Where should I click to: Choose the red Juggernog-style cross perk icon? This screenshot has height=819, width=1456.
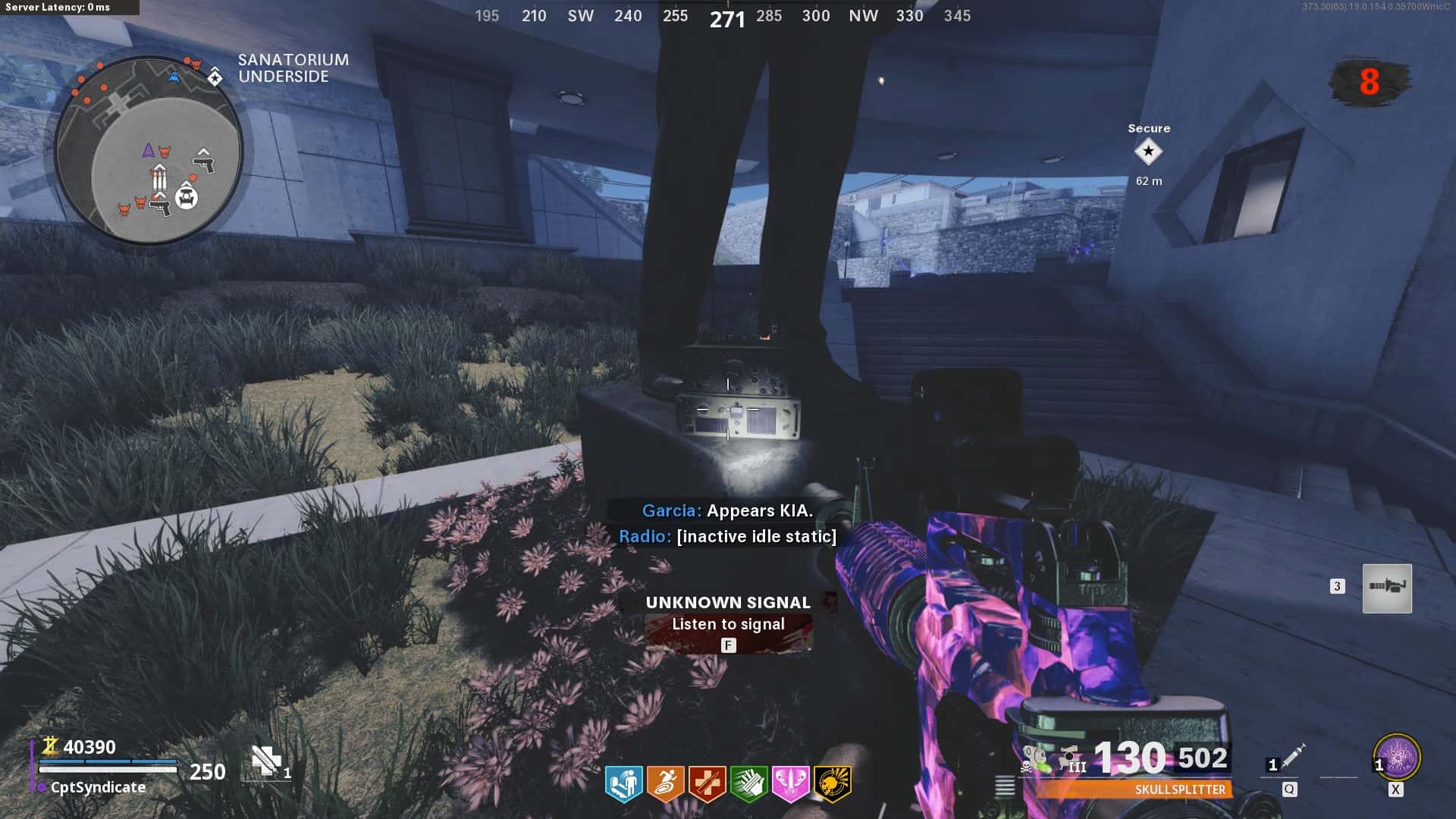tap(707, 783)
